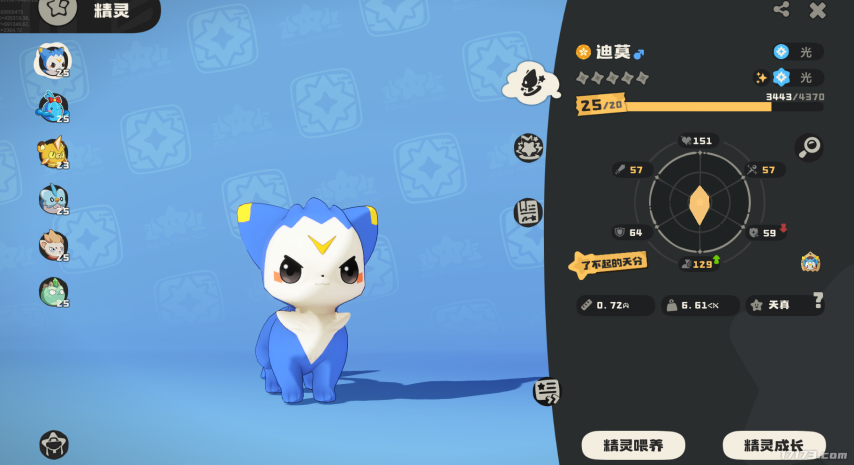Close the 精灵 spirit panel
Viewport: 854px width, 465px height.
(x=818, y=10)
